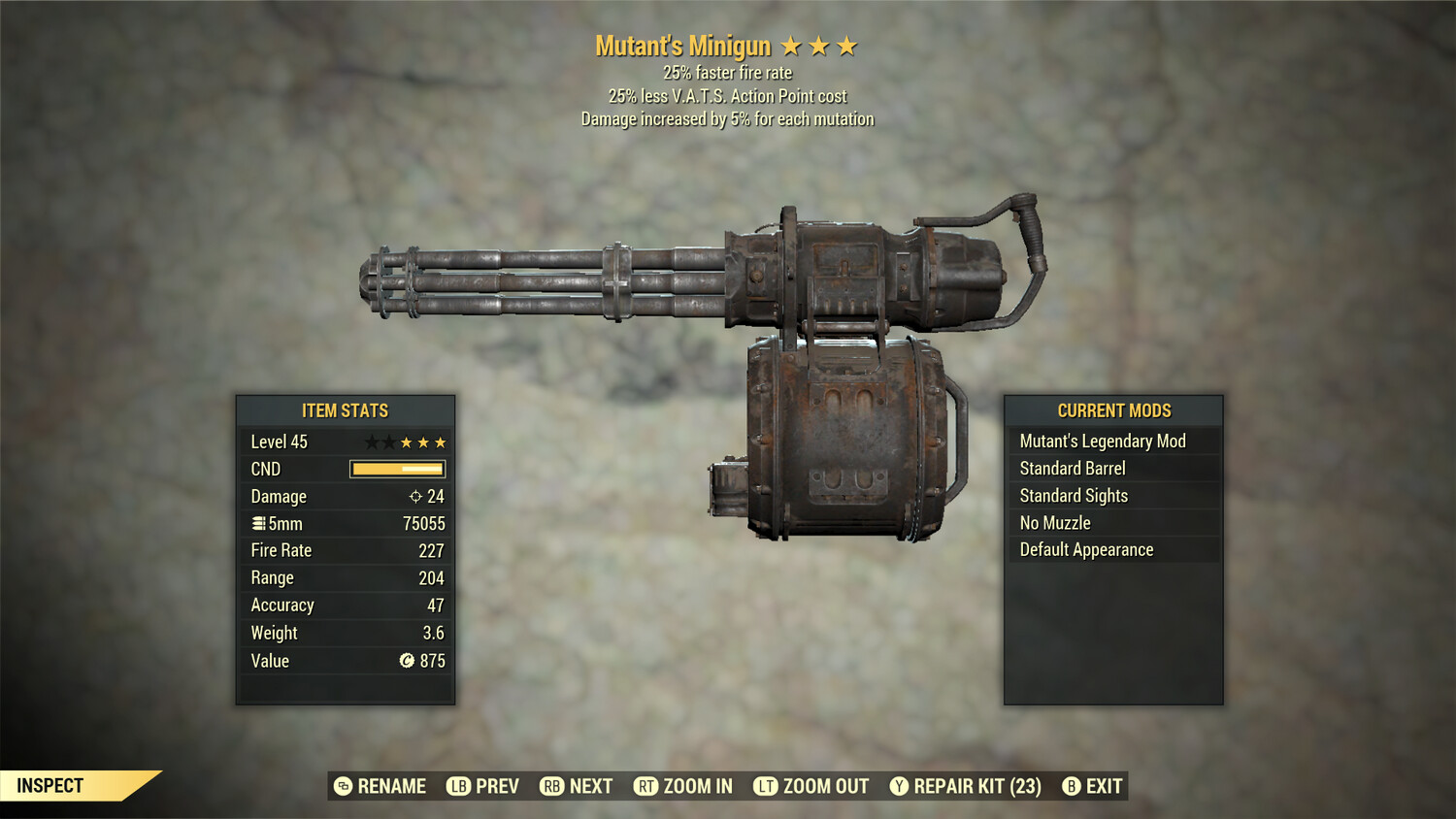Select the ITEM STATS panel header
1456x819 pixels.
[x=345, y=409]
